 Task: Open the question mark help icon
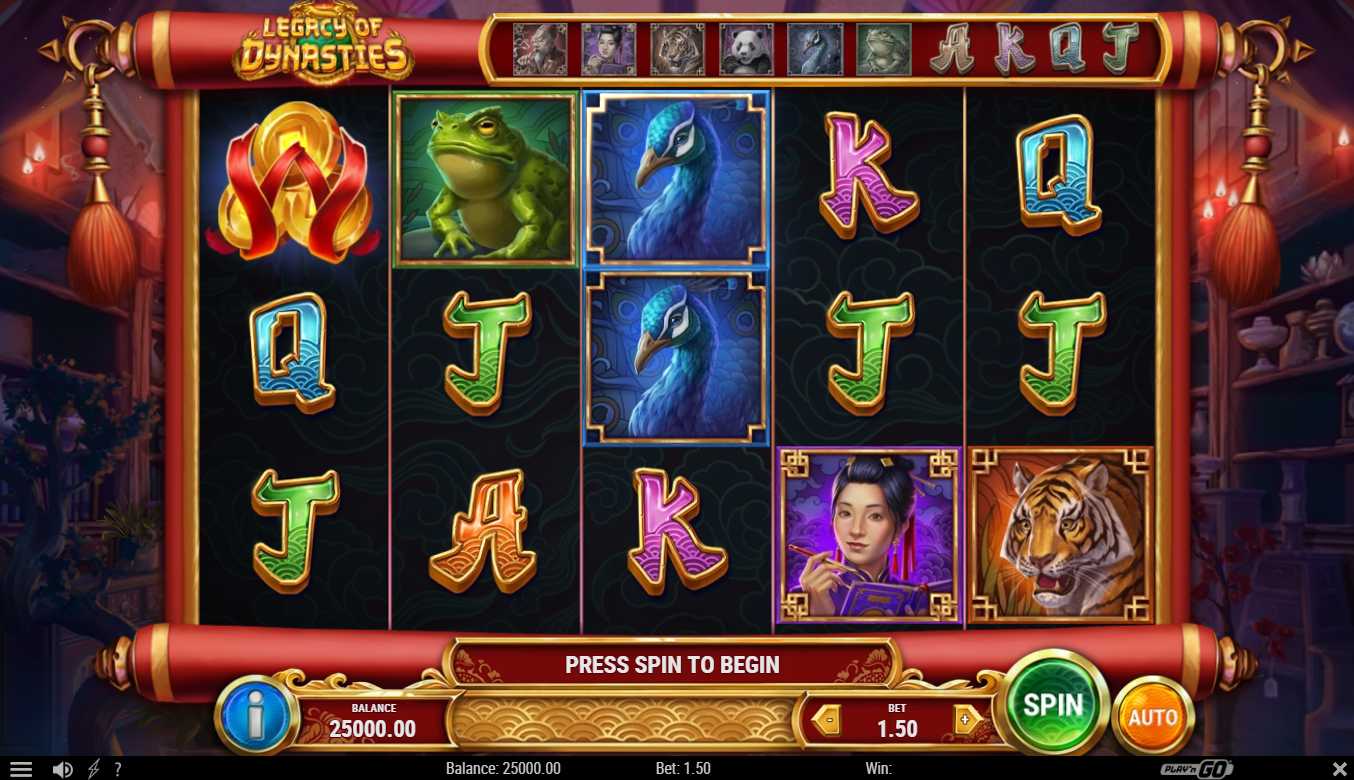click(118, 769)
